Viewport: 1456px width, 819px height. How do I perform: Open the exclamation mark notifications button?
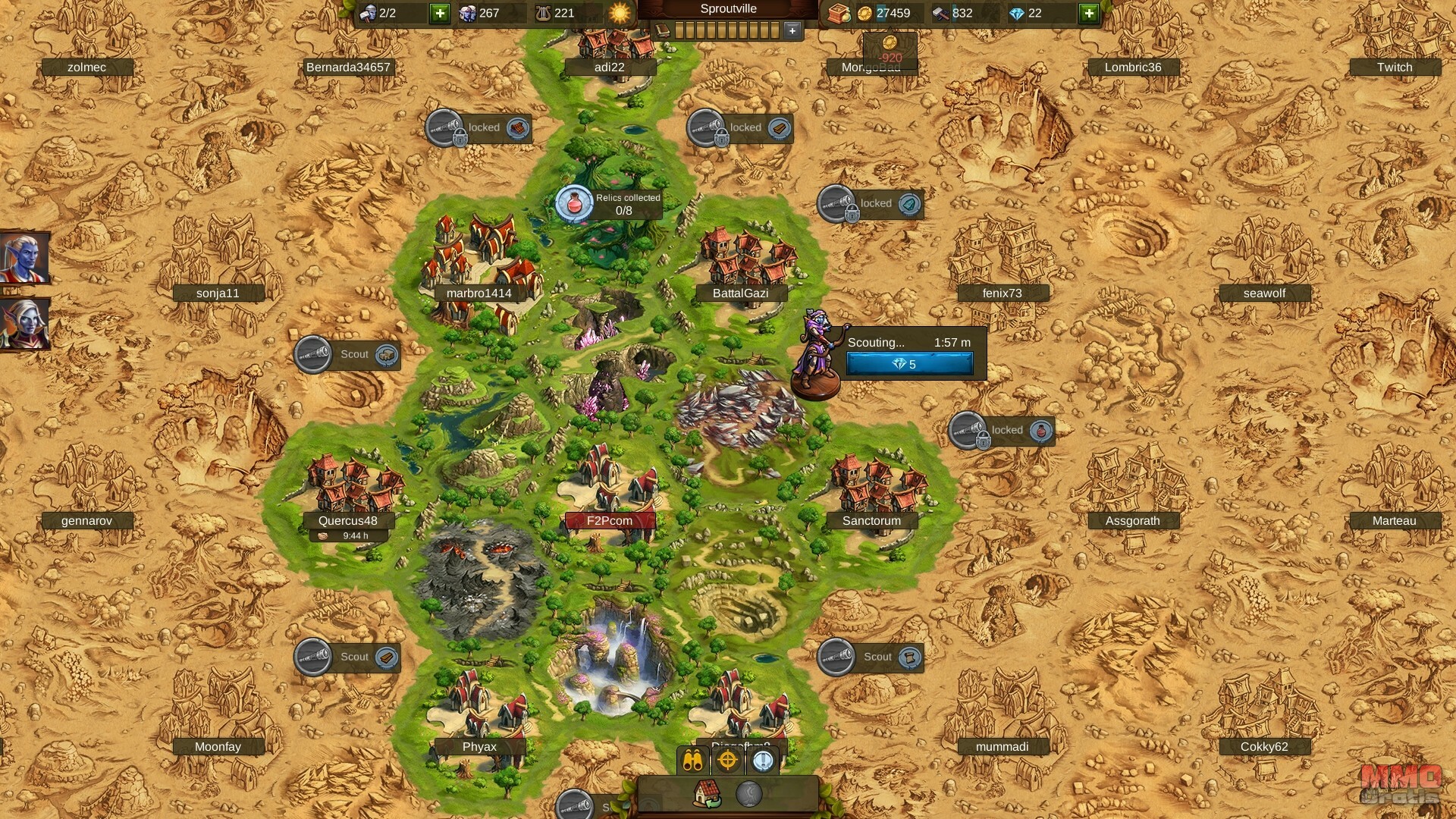click(x=763, y=761)
